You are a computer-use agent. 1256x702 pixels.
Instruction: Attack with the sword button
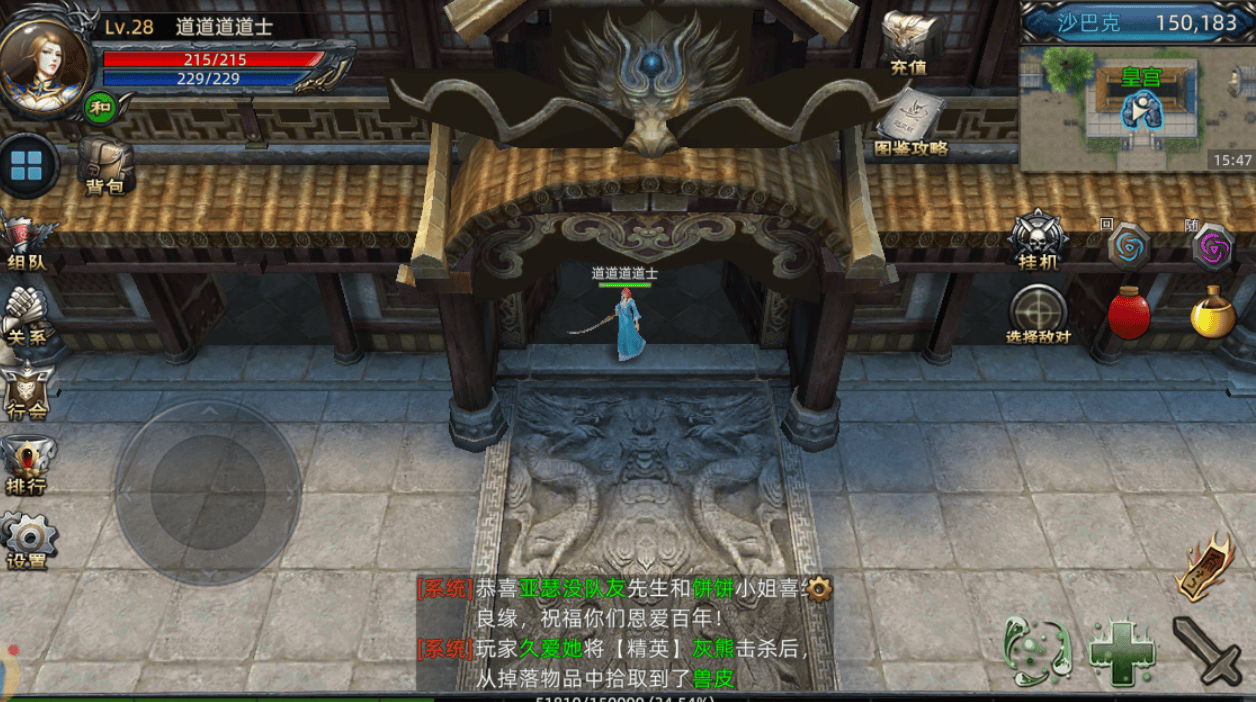[x=1206, y=651]
